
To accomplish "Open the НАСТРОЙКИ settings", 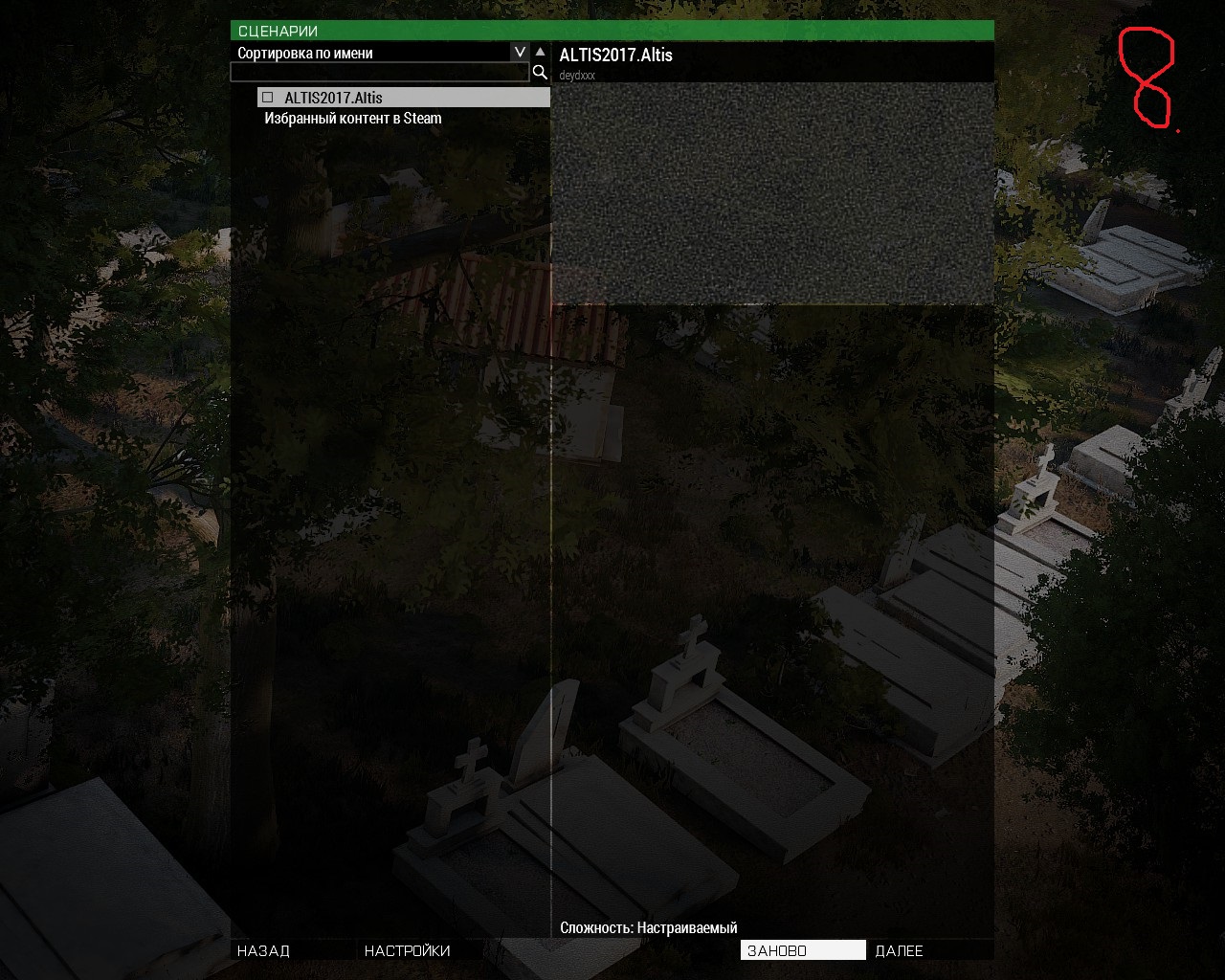I will click(x=408, y=950).
